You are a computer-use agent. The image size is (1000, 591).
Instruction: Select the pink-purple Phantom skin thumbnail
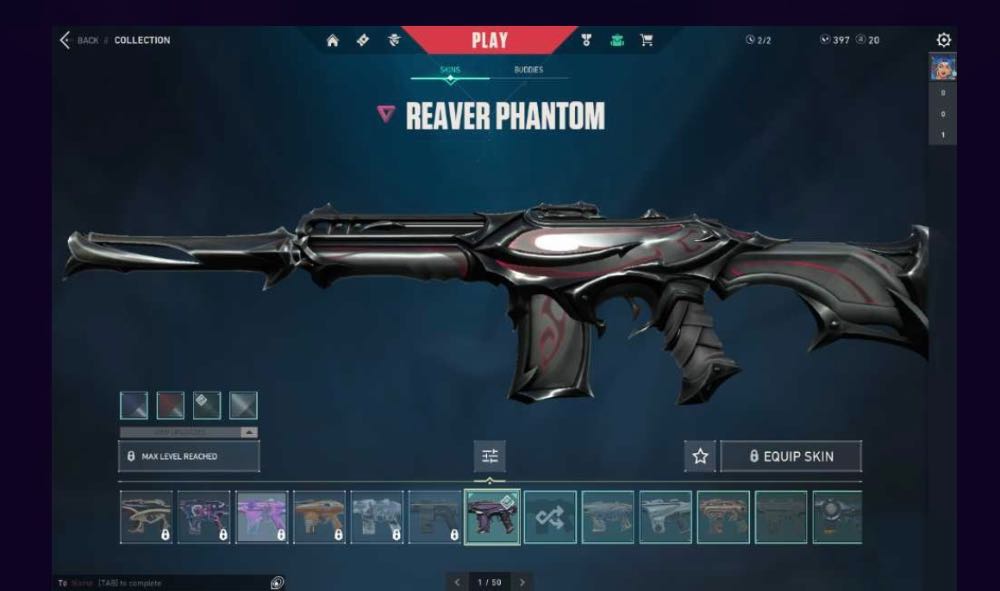pos(262,517)
